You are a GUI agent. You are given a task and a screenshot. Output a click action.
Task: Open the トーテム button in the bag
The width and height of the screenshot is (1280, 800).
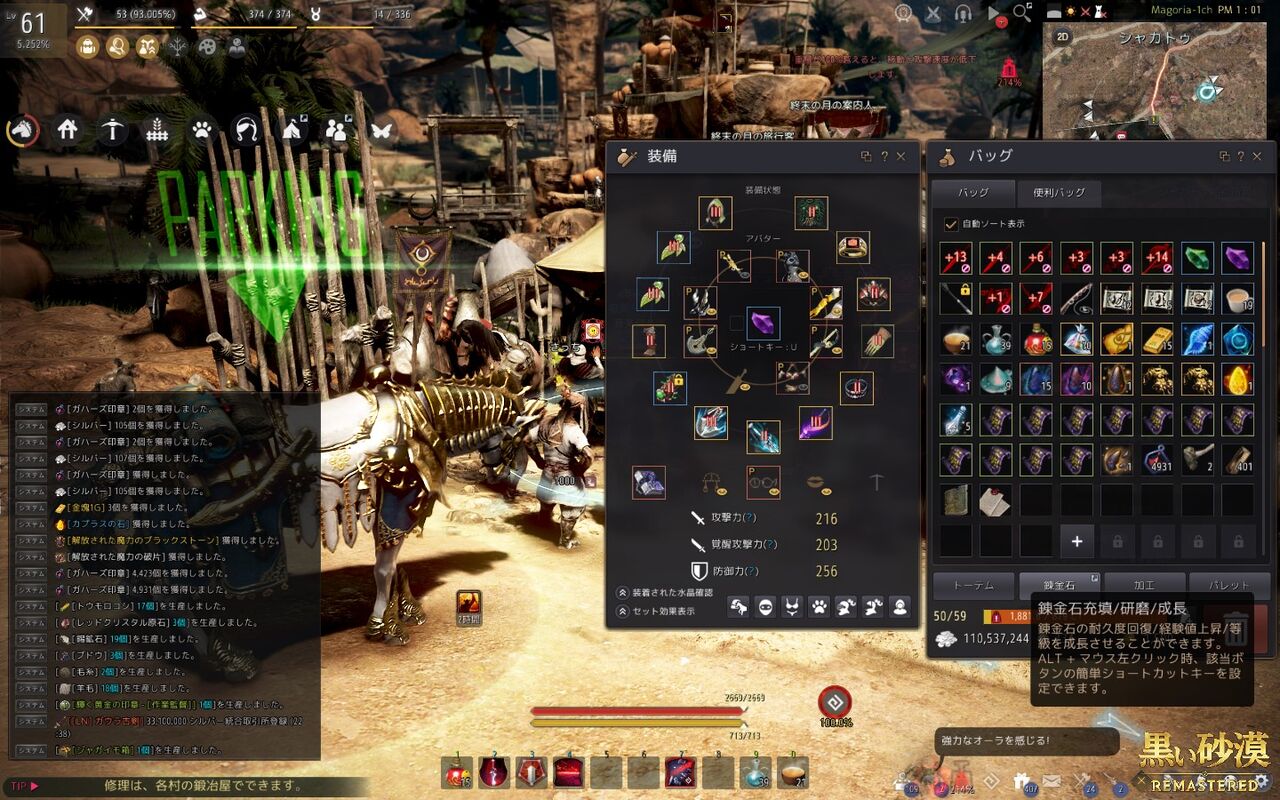(972, 585)
